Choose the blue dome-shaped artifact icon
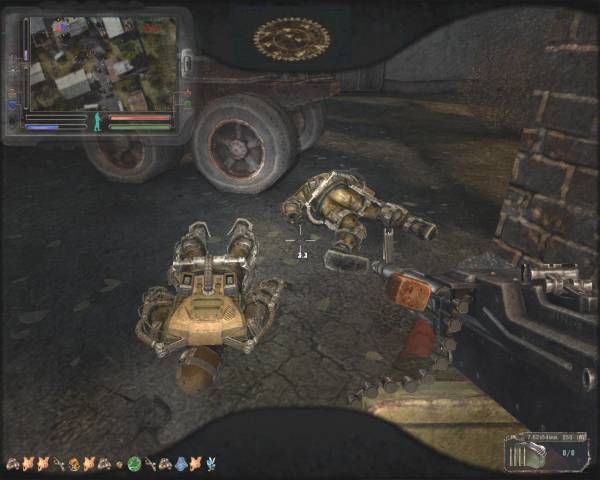The image size is (600, 480). click(181, 464)
